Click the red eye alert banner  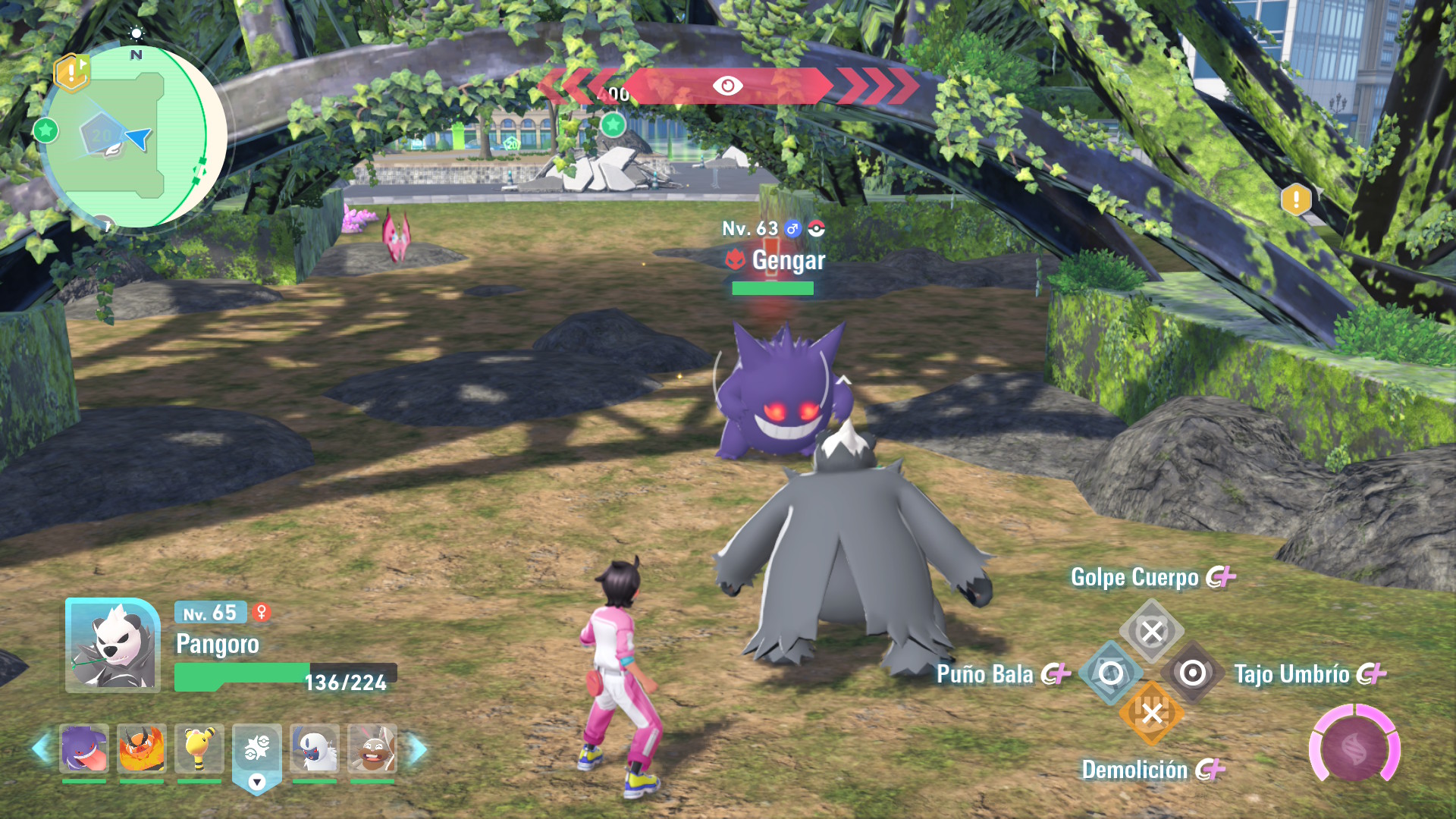(727, 86)
